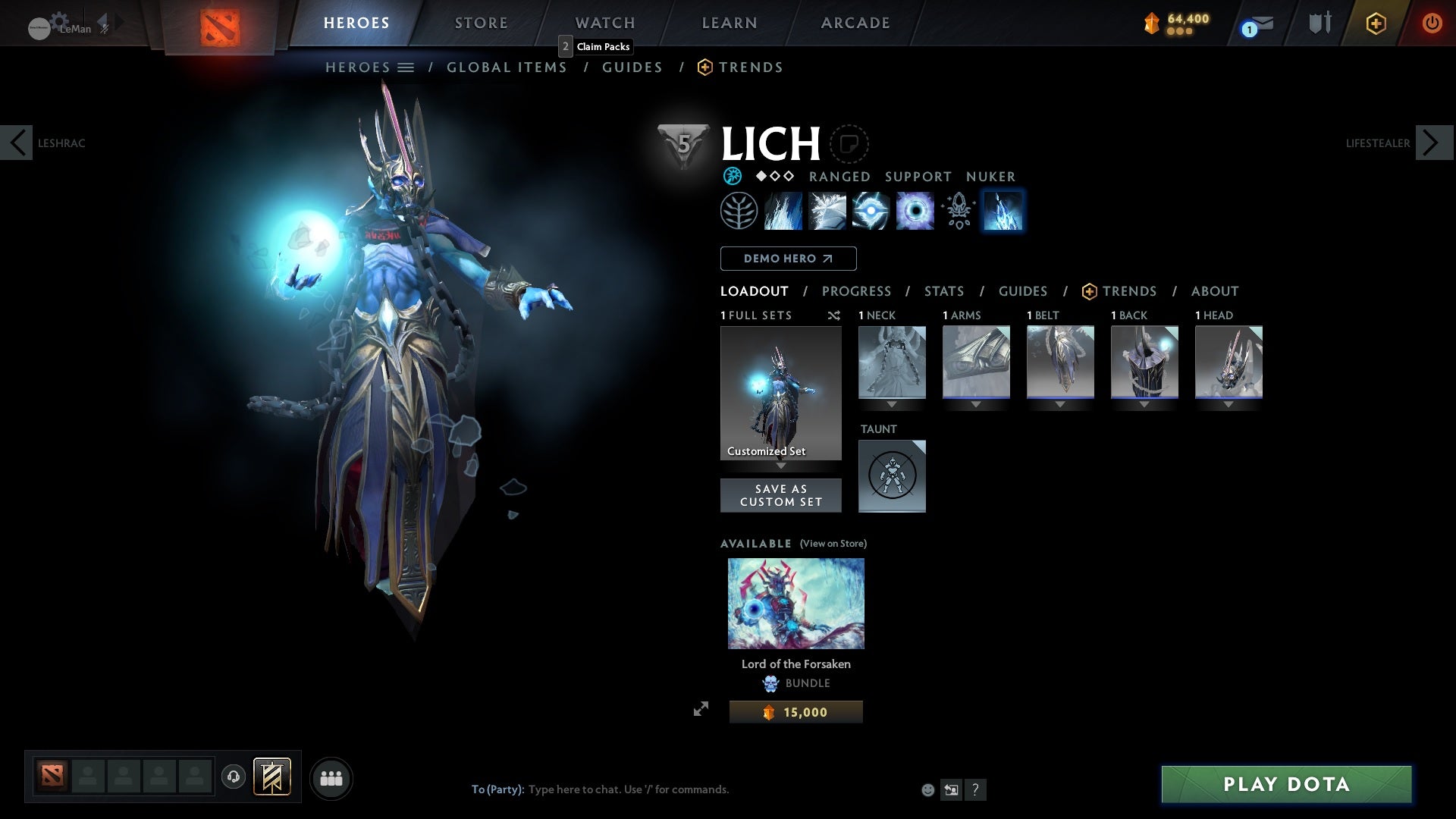Open the emoticon picker beside chat box

click(x=927, y=789)
